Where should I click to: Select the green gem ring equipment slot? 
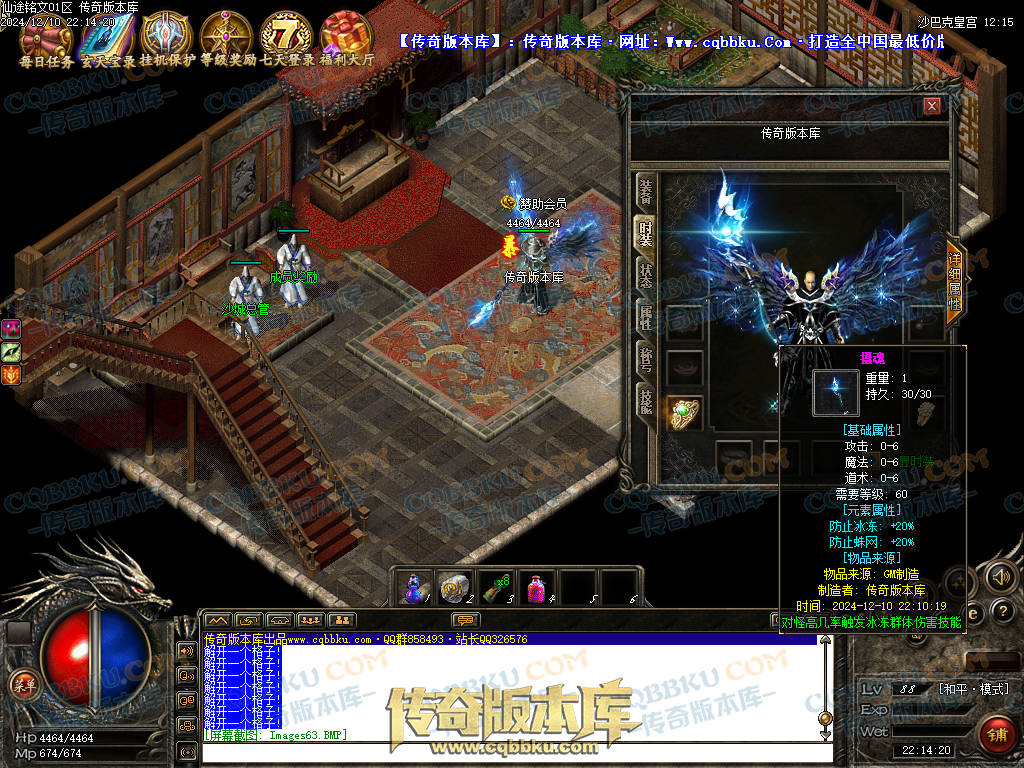684,411
